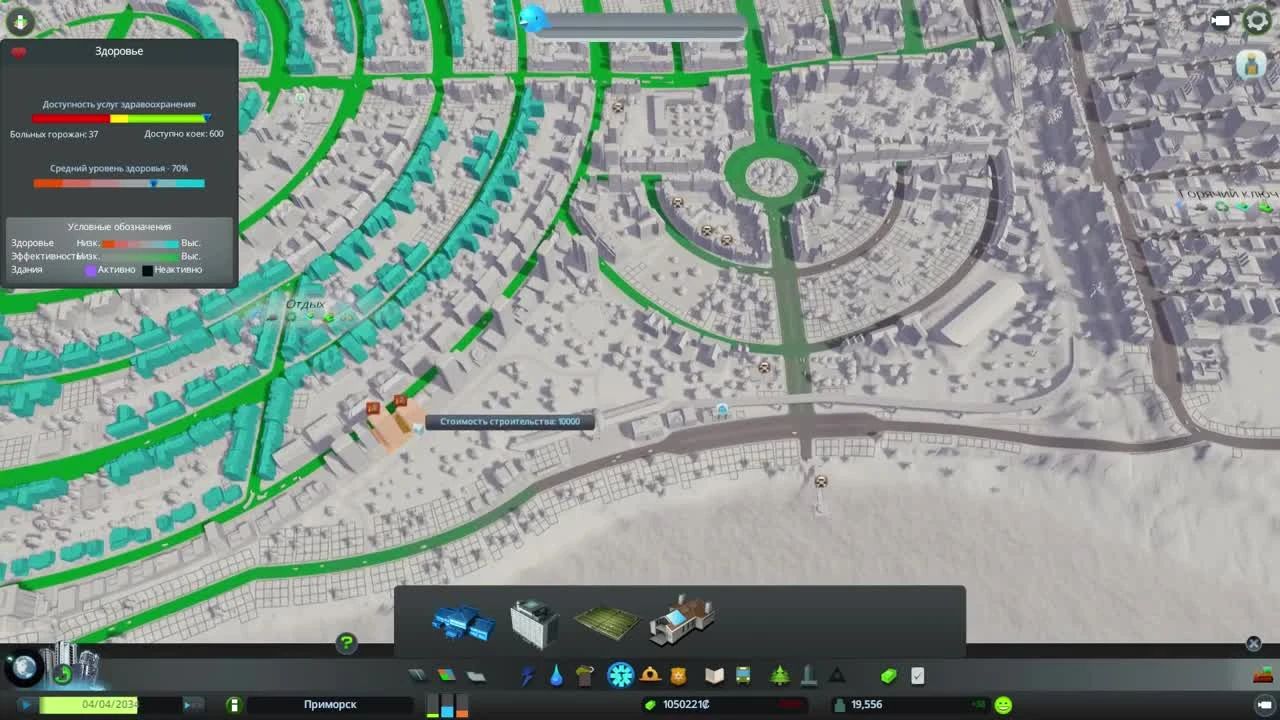Screen dimensions: 1280x720
Task: Open the Policies panel with checkbox icon
Action: coord(918,675)
